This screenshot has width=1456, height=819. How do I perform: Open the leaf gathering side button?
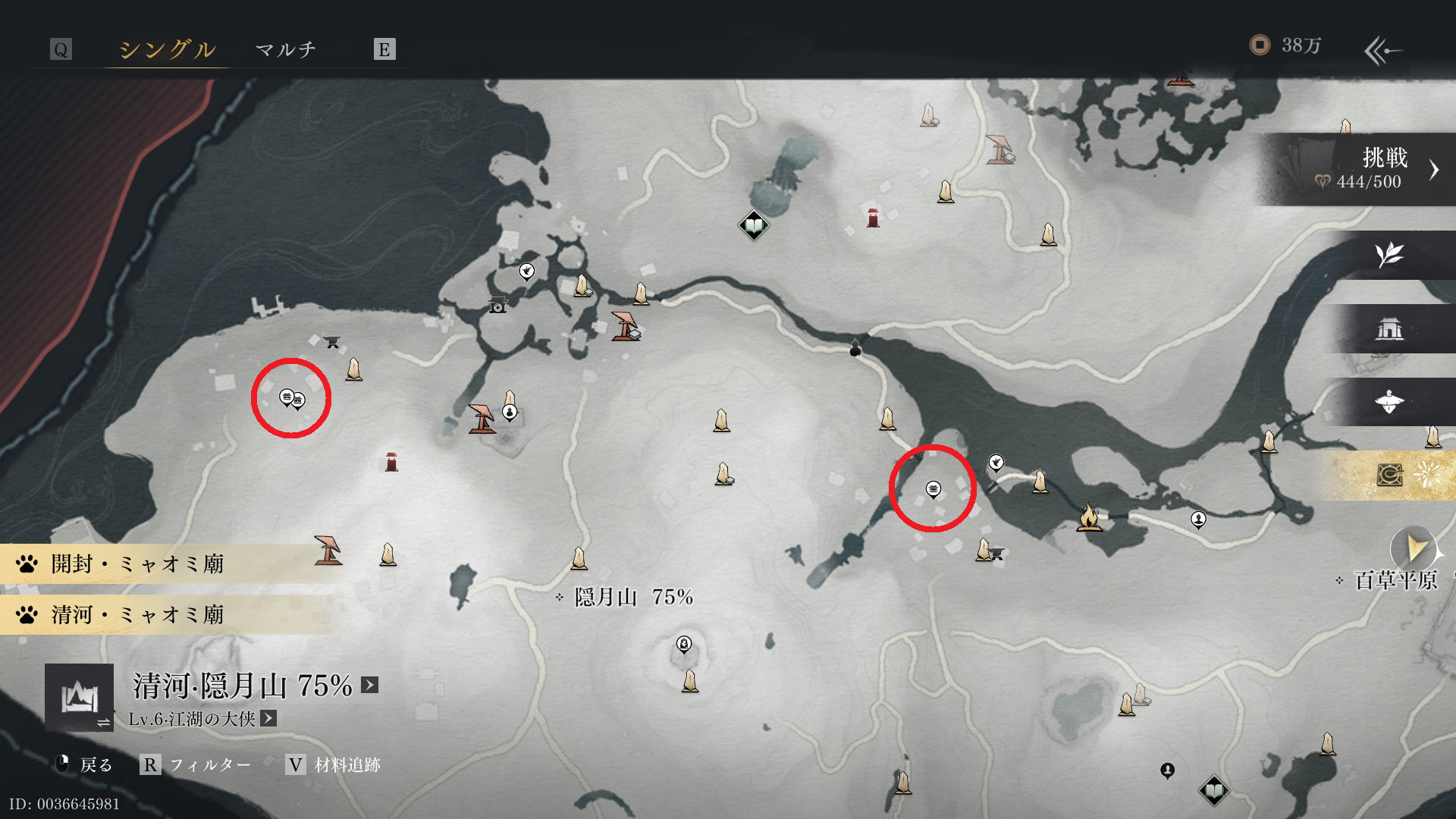(x=1389, y=255)
